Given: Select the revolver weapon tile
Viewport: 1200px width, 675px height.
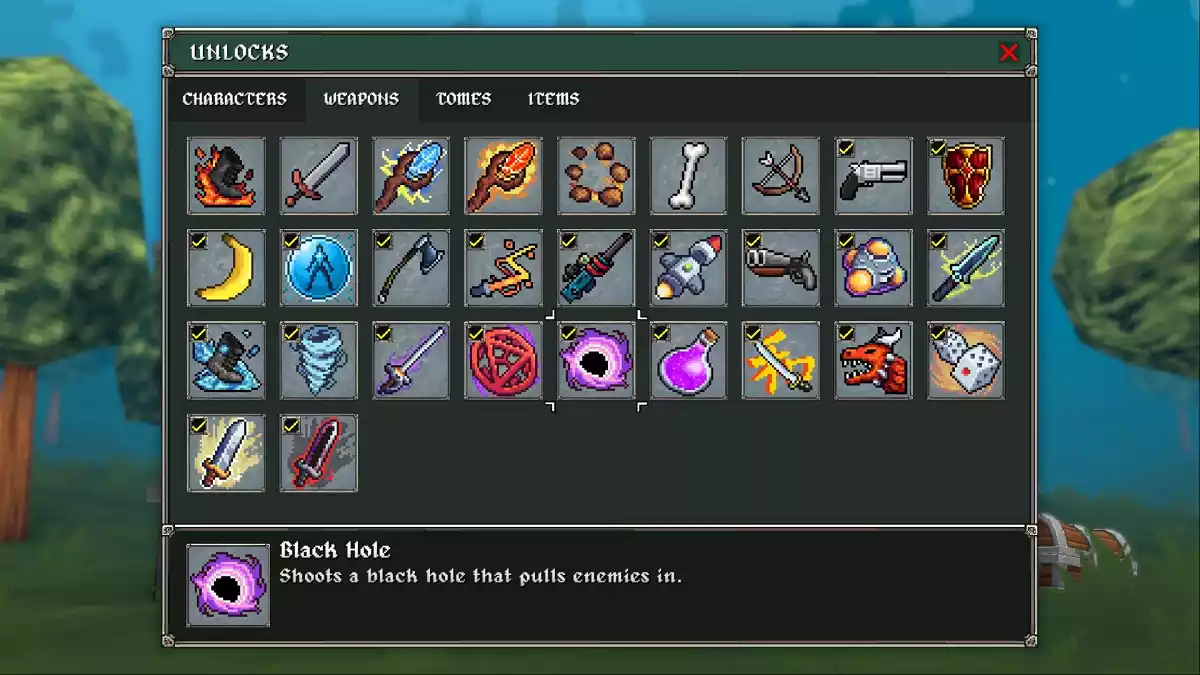Looking at the screenshot, I should 873,176.
